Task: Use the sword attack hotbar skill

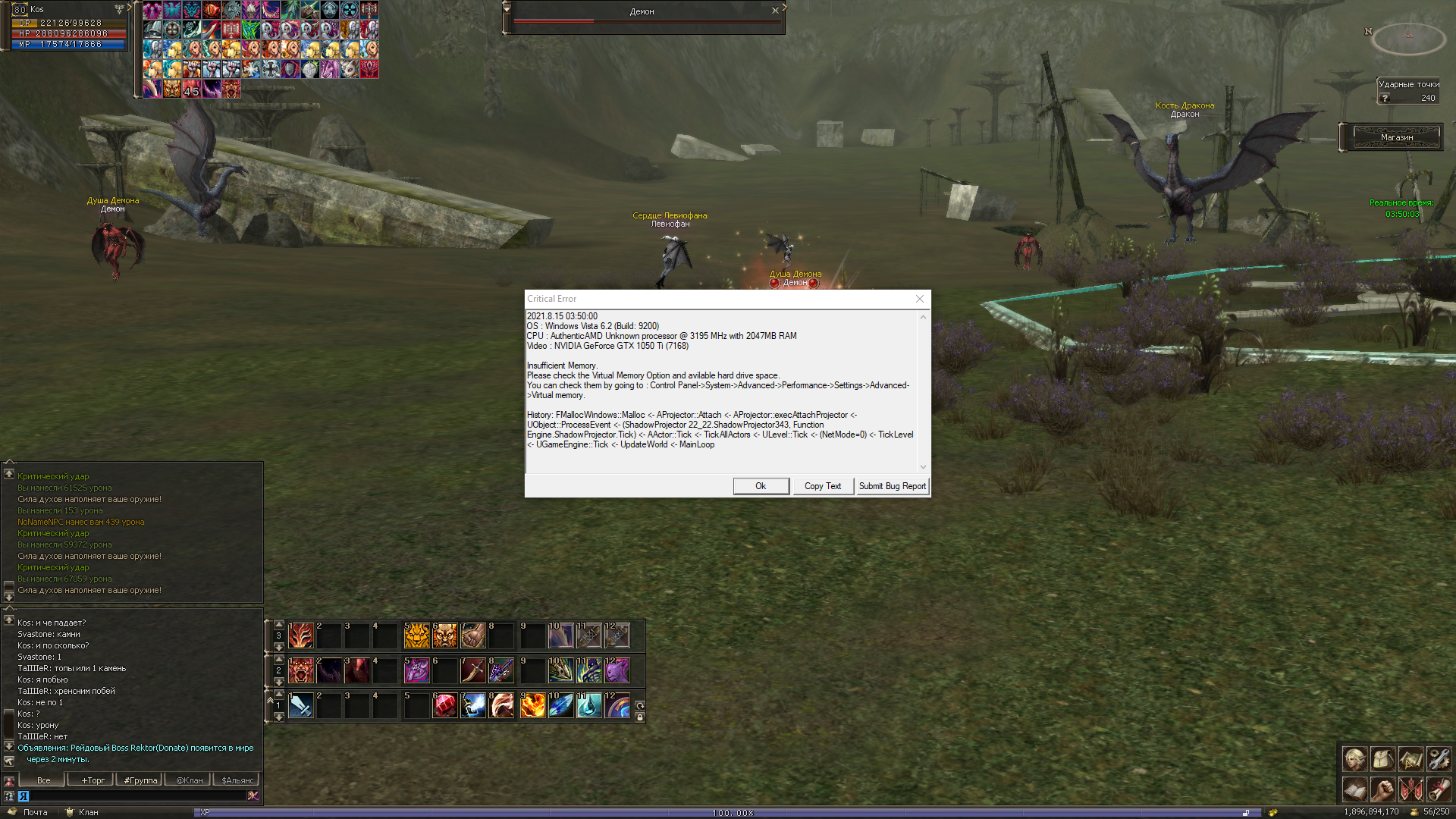Action: [301, 706]
